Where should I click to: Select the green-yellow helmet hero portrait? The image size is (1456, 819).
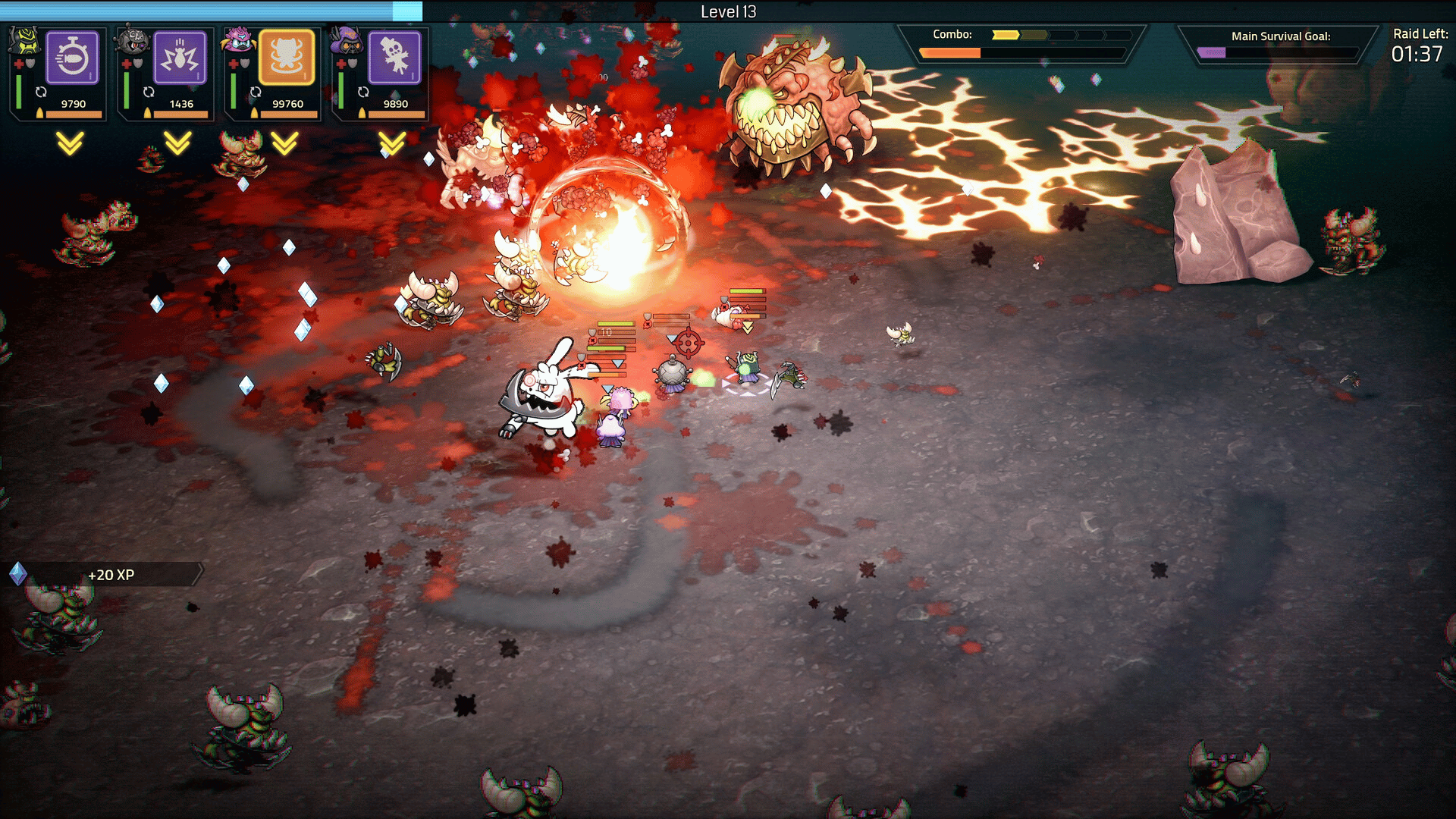click(x=24, y=41)
